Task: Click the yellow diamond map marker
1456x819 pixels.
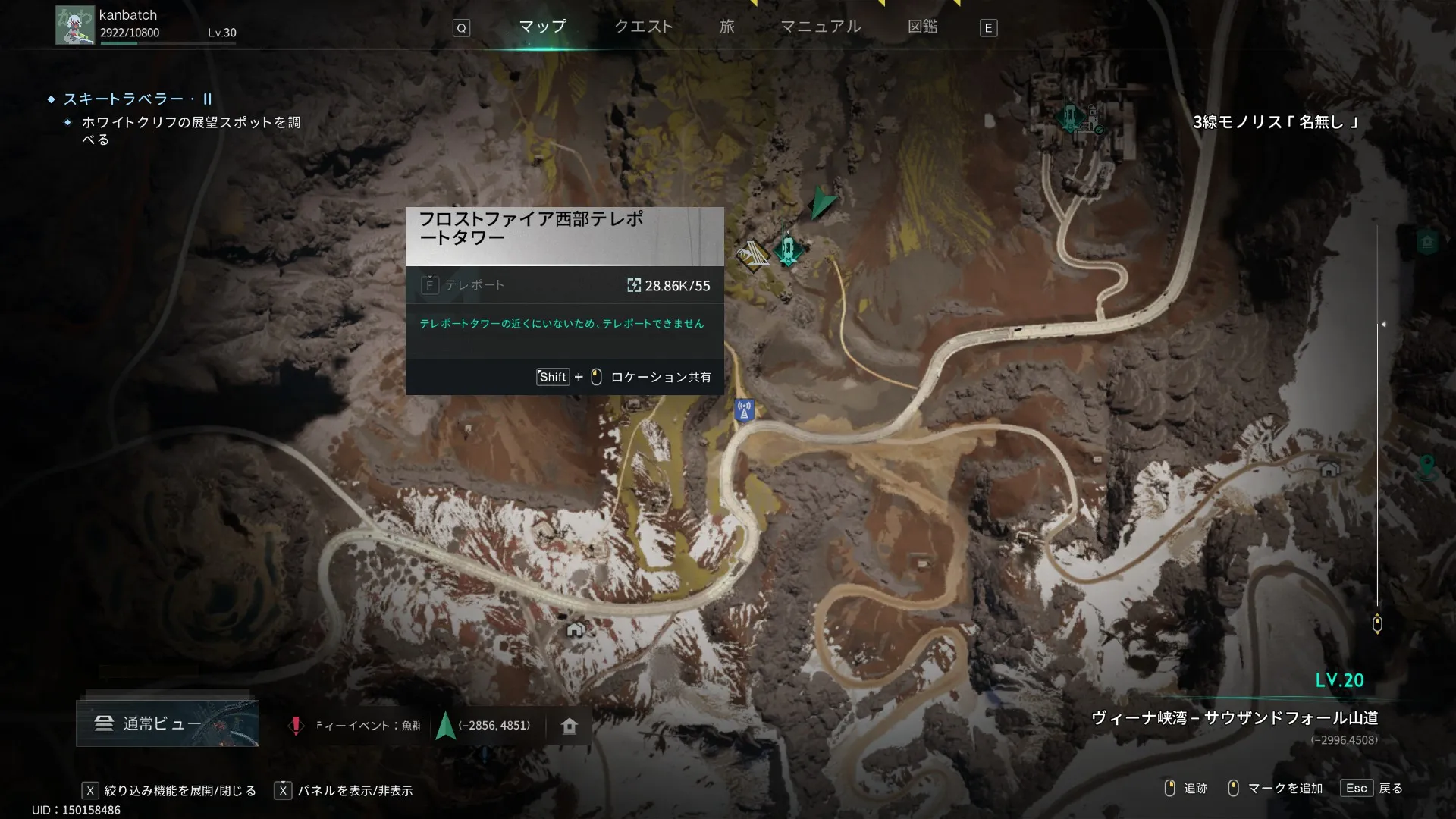Action: coord(752,256)
